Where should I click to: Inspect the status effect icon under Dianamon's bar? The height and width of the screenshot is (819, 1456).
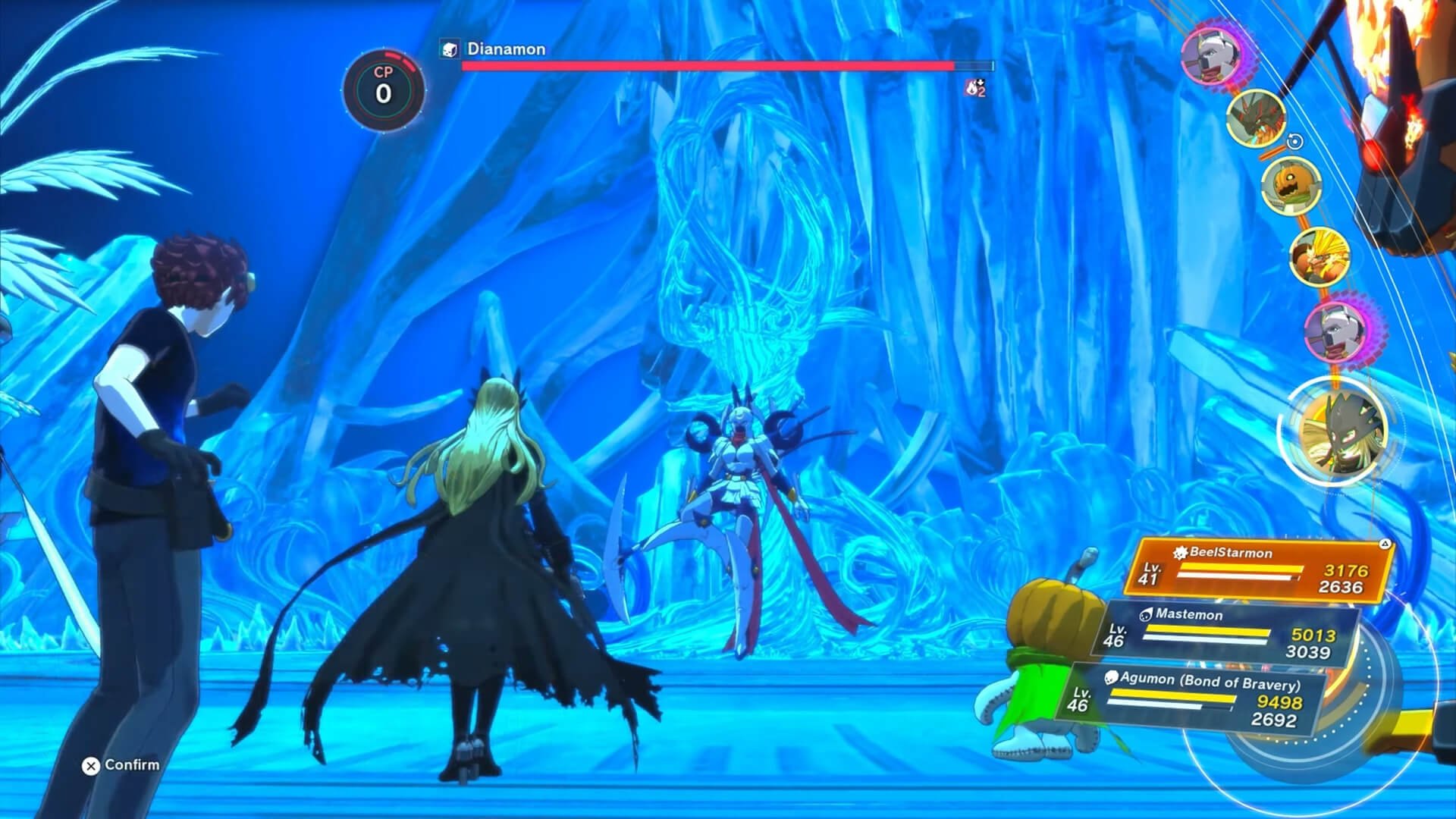[975, 88]
